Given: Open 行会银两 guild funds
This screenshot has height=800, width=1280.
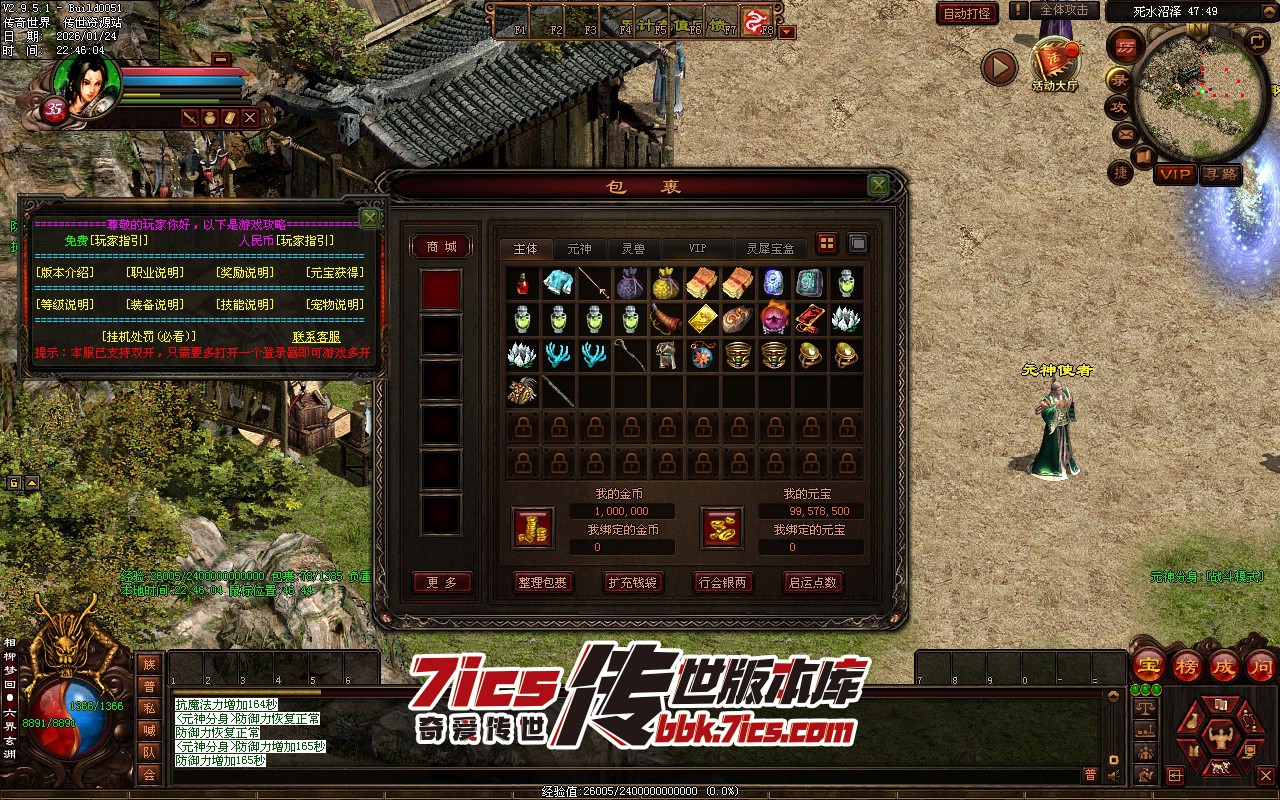Looking at the screenshot, I should click(723, 582).
